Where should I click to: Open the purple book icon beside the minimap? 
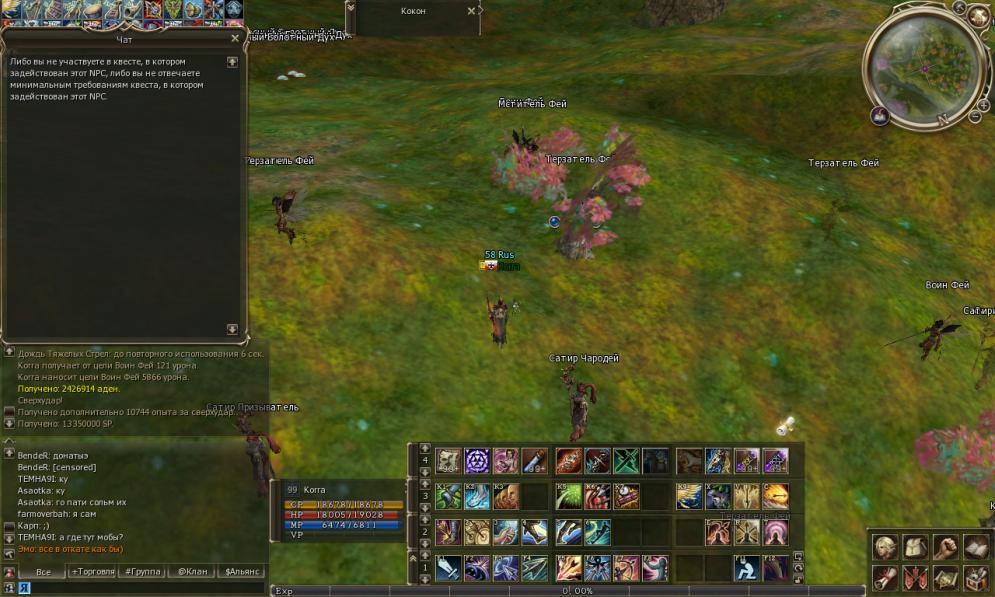pyautogui.click(x=880, y=116)
